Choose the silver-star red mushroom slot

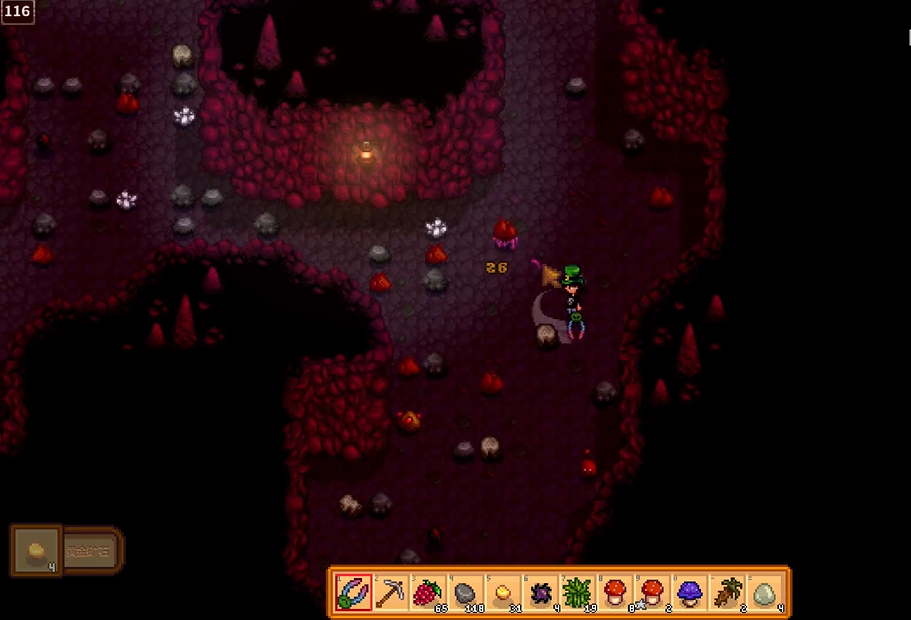pyautogui.click(x=614, y=592)
